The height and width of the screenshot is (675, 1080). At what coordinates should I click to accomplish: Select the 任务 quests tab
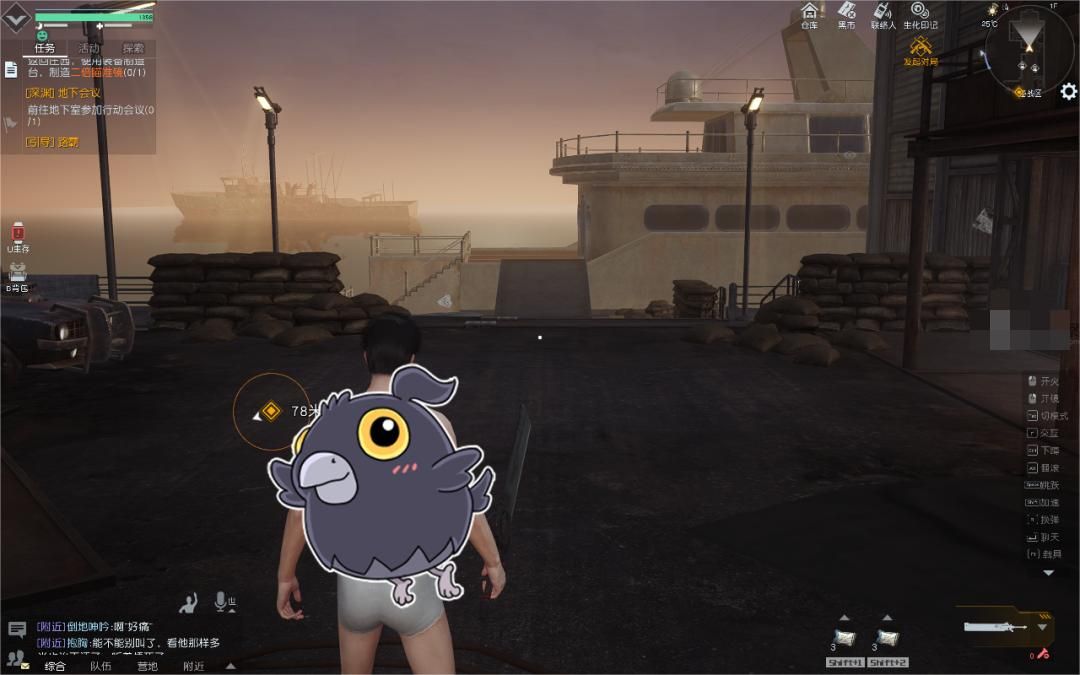pos(44,48)
